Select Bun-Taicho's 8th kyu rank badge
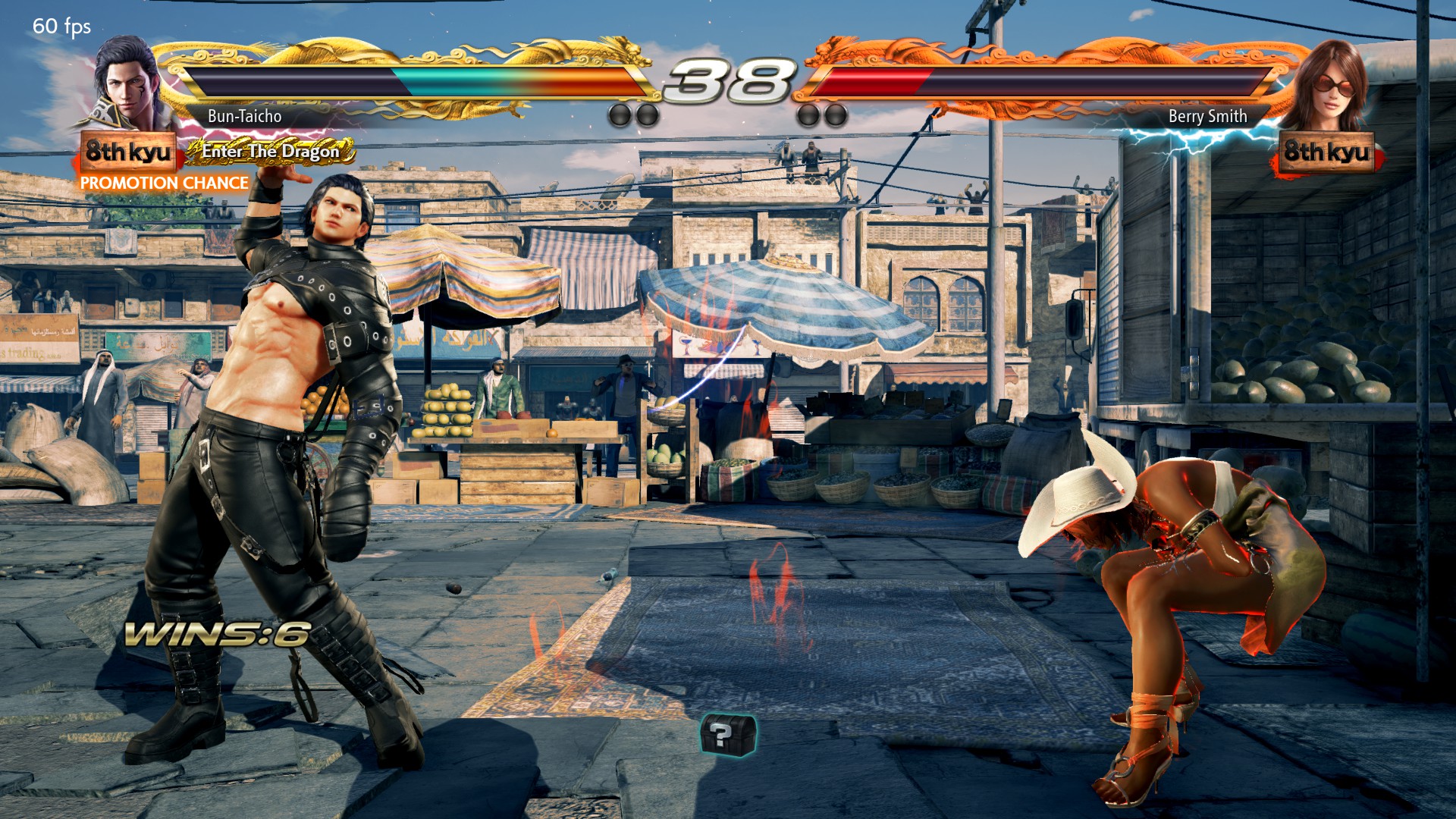 127,152
